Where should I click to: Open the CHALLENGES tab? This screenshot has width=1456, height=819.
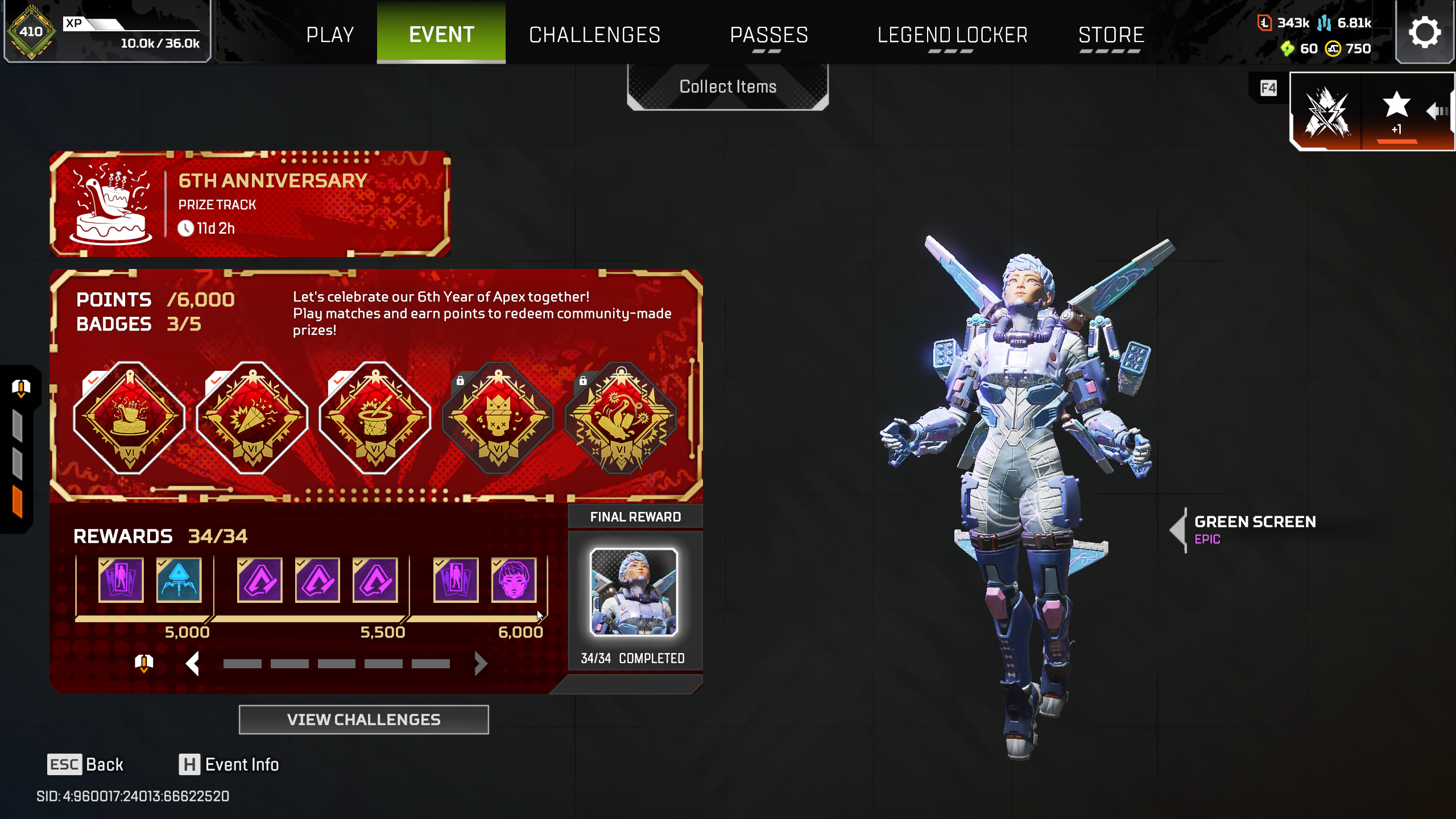594,35
